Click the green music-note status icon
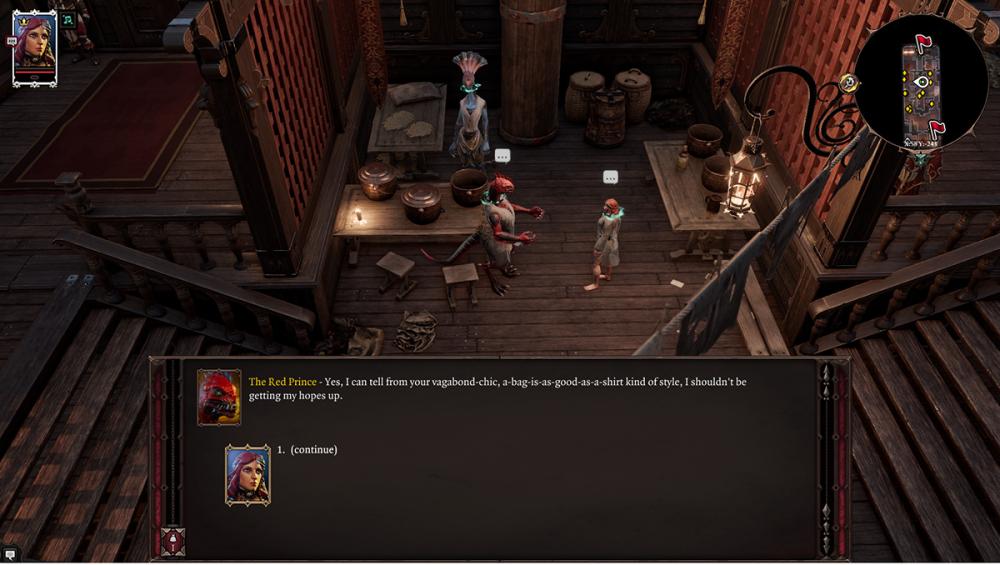Screen dimensions: 1000x565 tap(69, 19)
